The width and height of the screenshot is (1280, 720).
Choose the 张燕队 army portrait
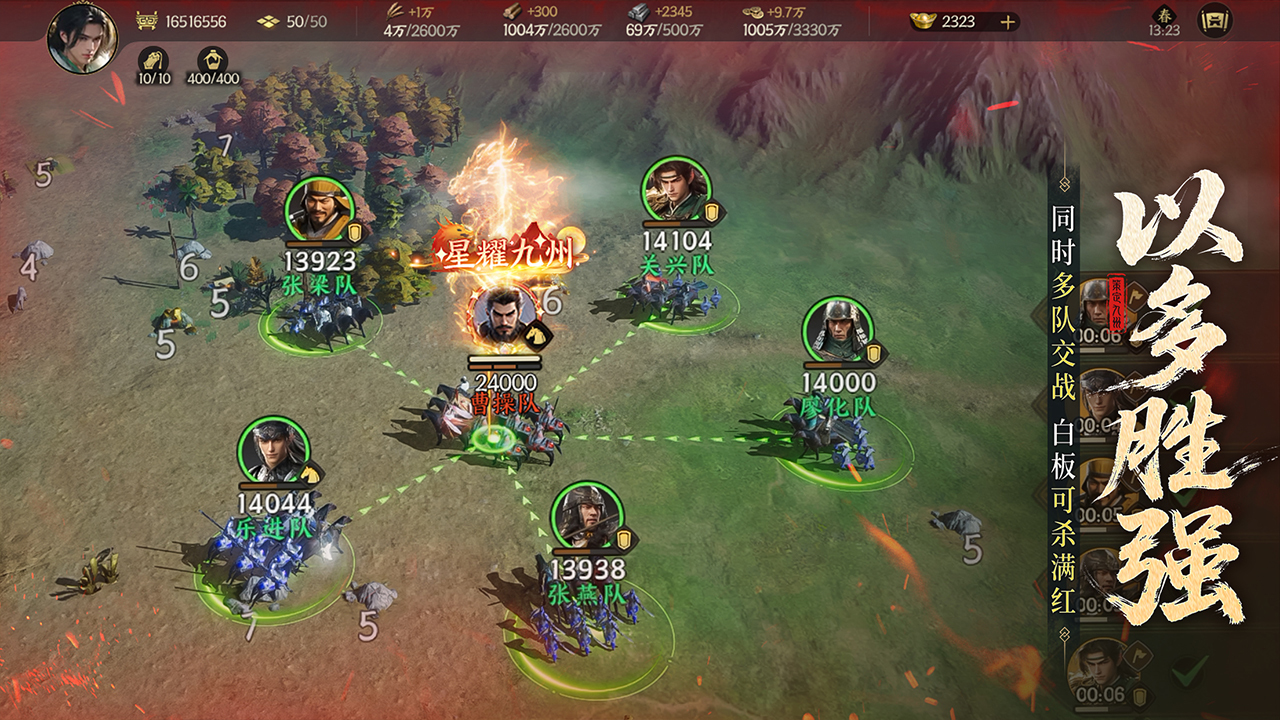click(x=587, y=517)
